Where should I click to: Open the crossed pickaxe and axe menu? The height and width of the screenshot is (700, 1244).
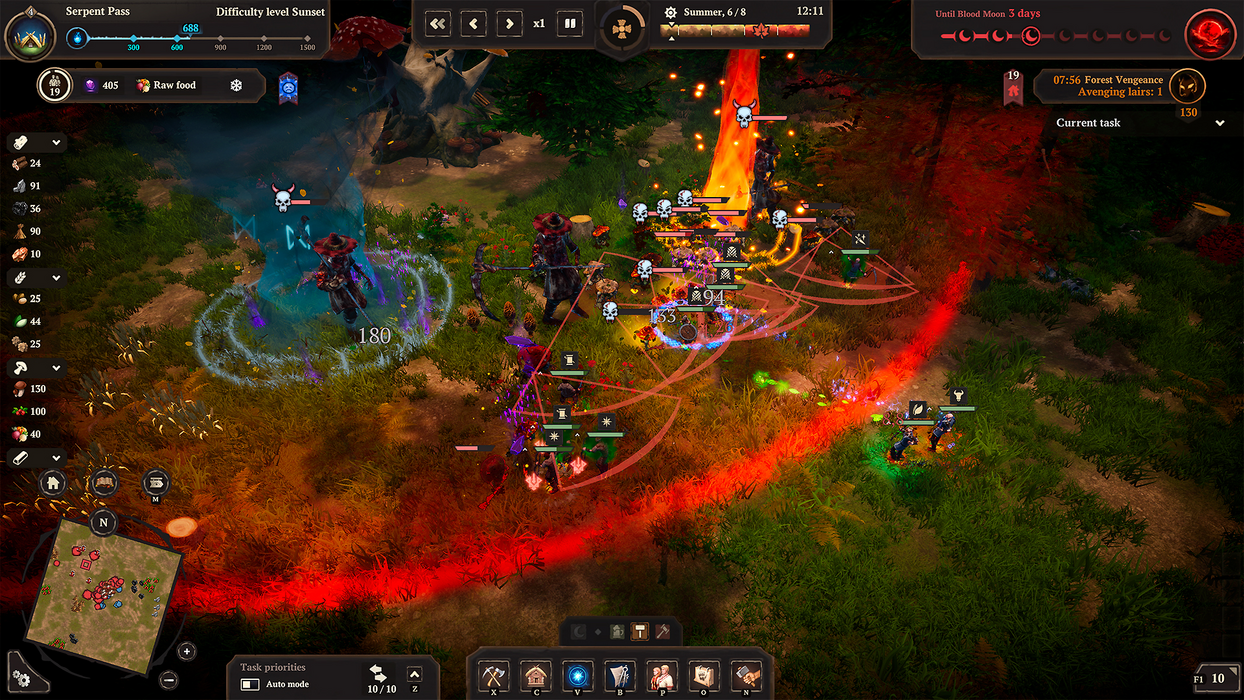(x=494, y=675)
